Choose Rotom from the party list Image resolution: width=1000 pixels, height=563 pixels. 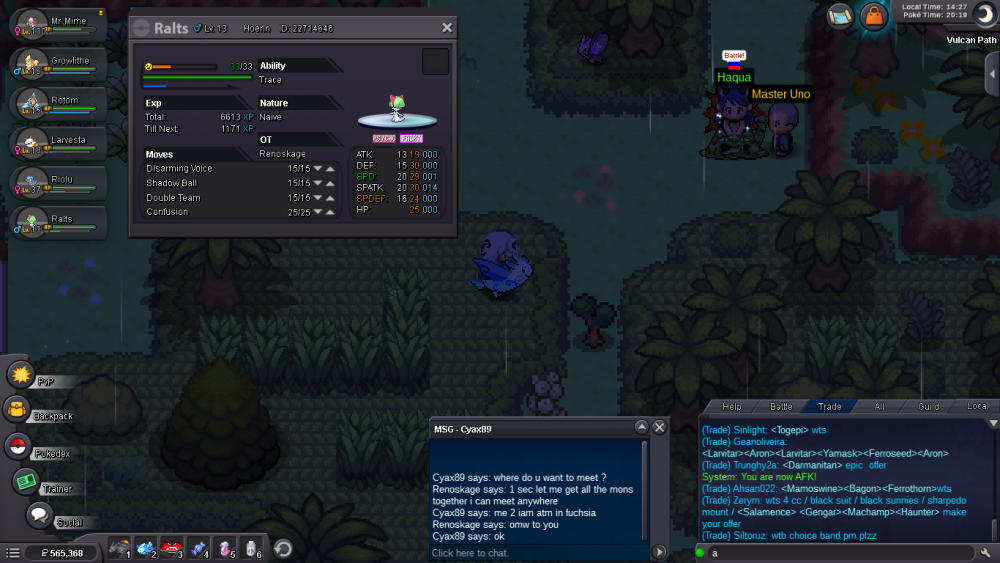pyautogui.click(x=60, y=104)
